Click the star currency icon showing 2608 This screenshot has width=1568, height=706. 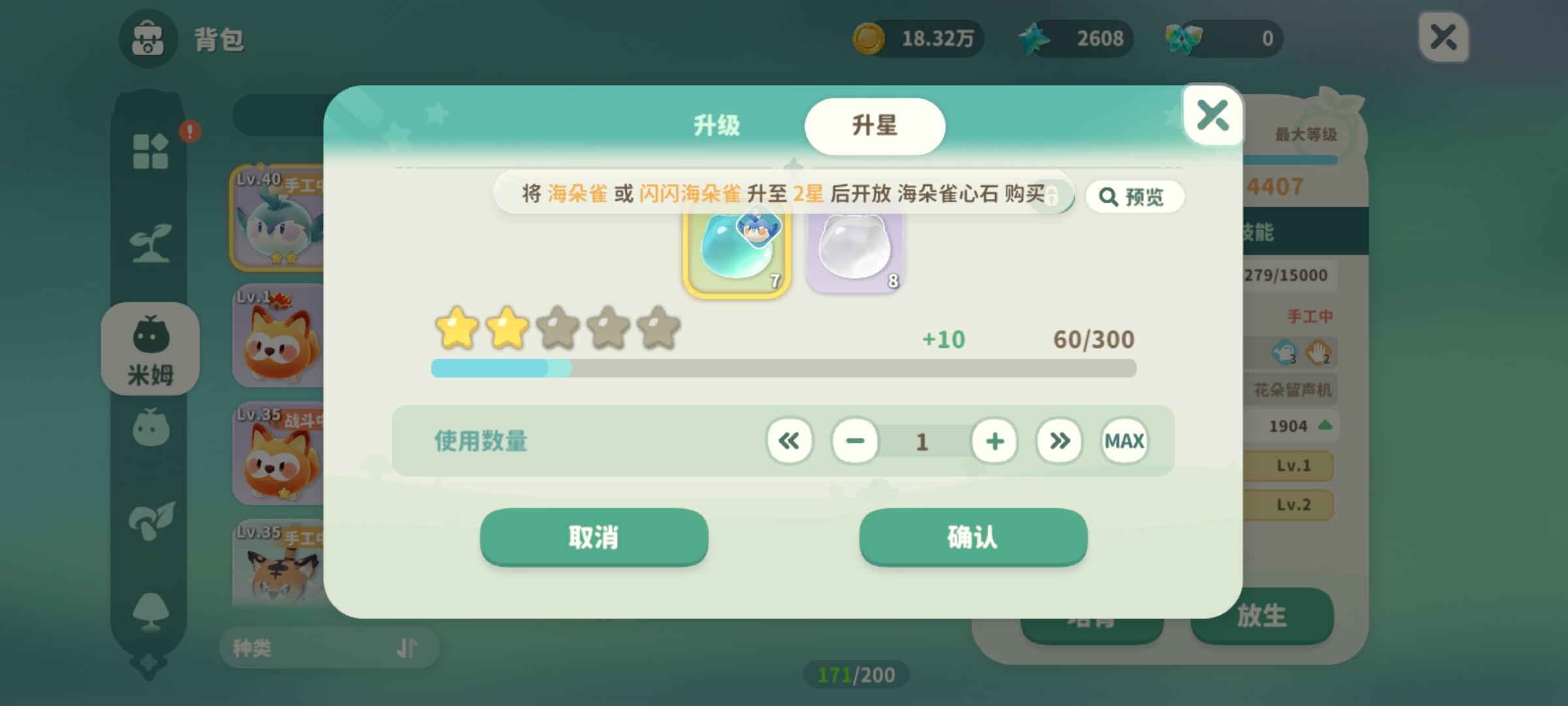tap(1035, 39)
